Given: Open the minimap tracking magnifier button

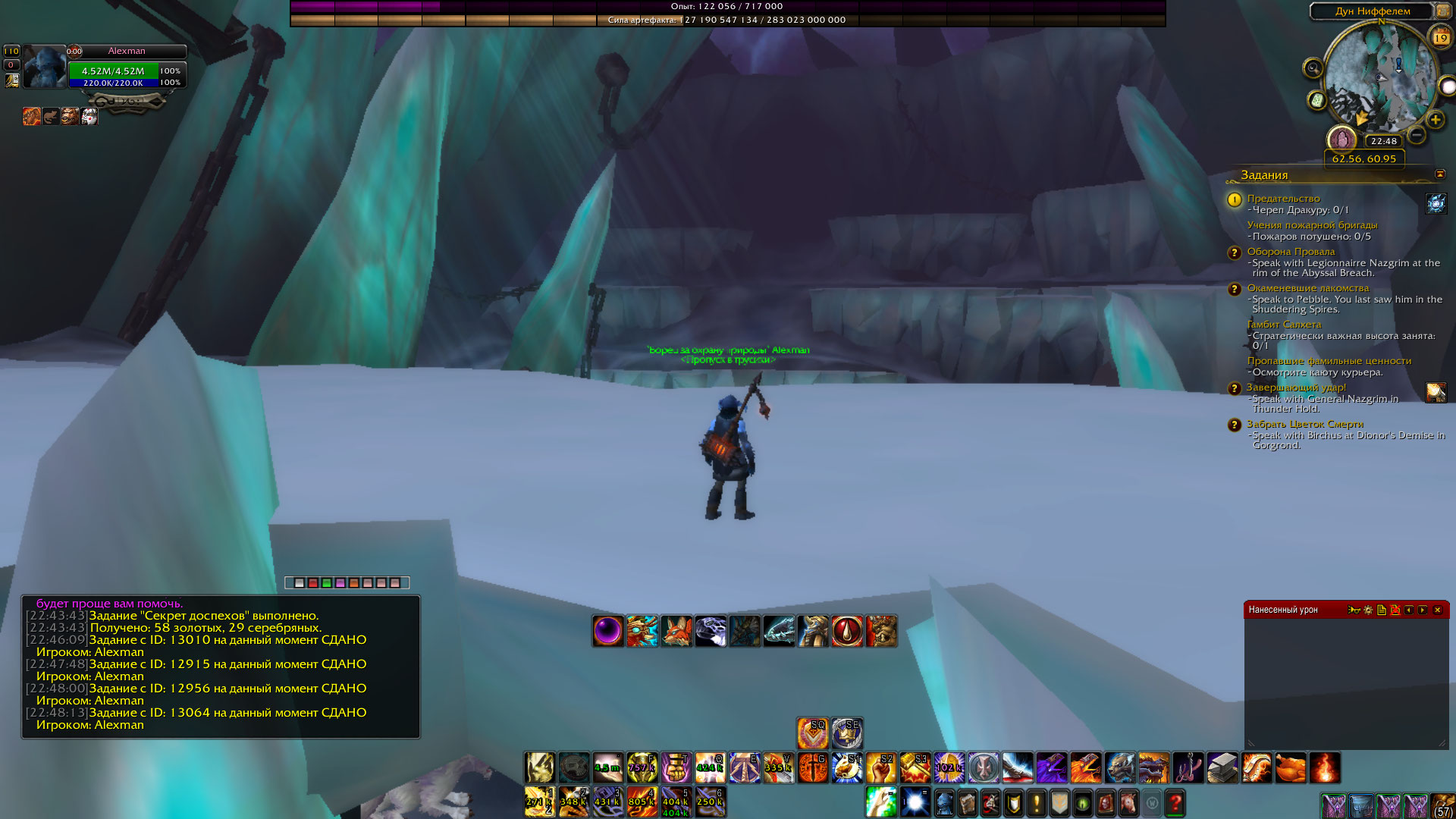Looking at the screenshot, I should click(x=1313, y=69).
